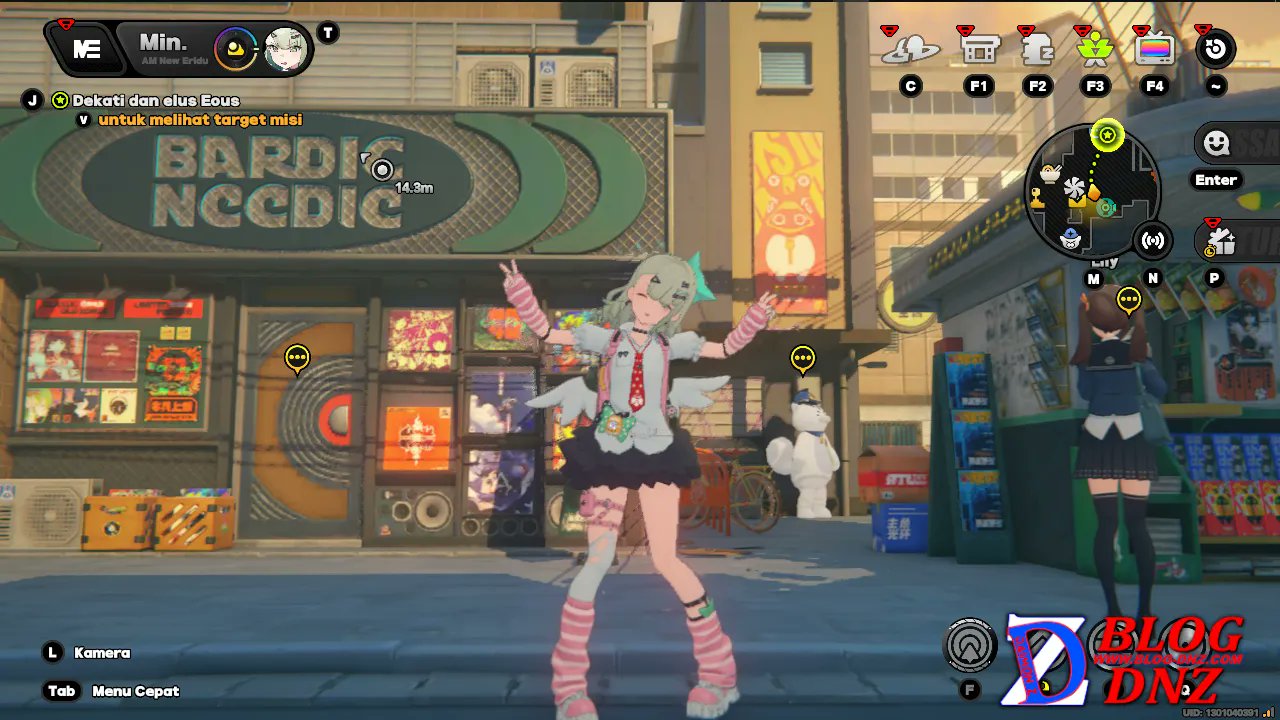1280x720 pixels.
Task: Open the smiley face chat button
Action: (x=1216, y=144)
